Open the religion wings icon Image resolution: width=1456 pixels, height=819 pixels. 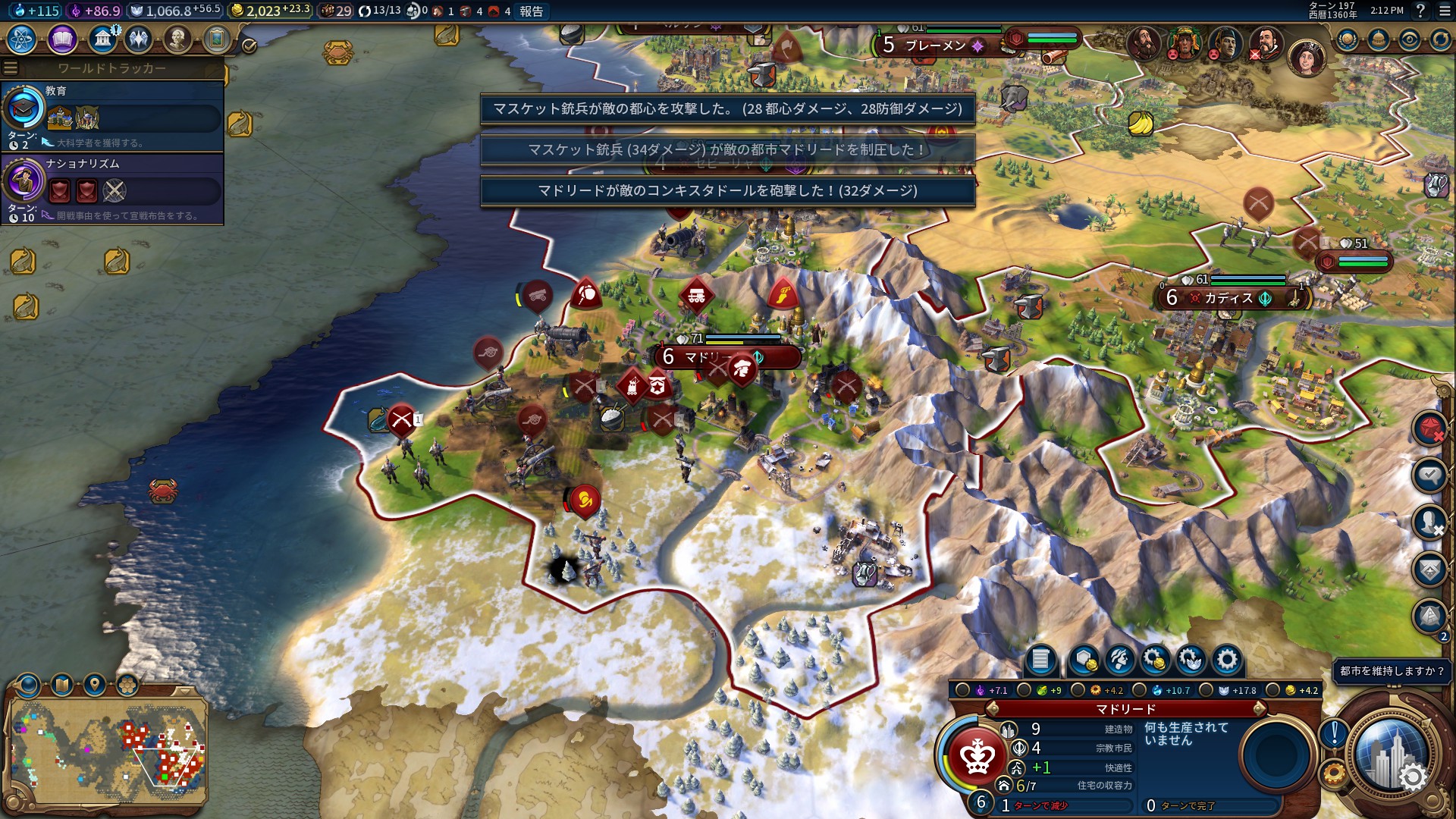139,39
